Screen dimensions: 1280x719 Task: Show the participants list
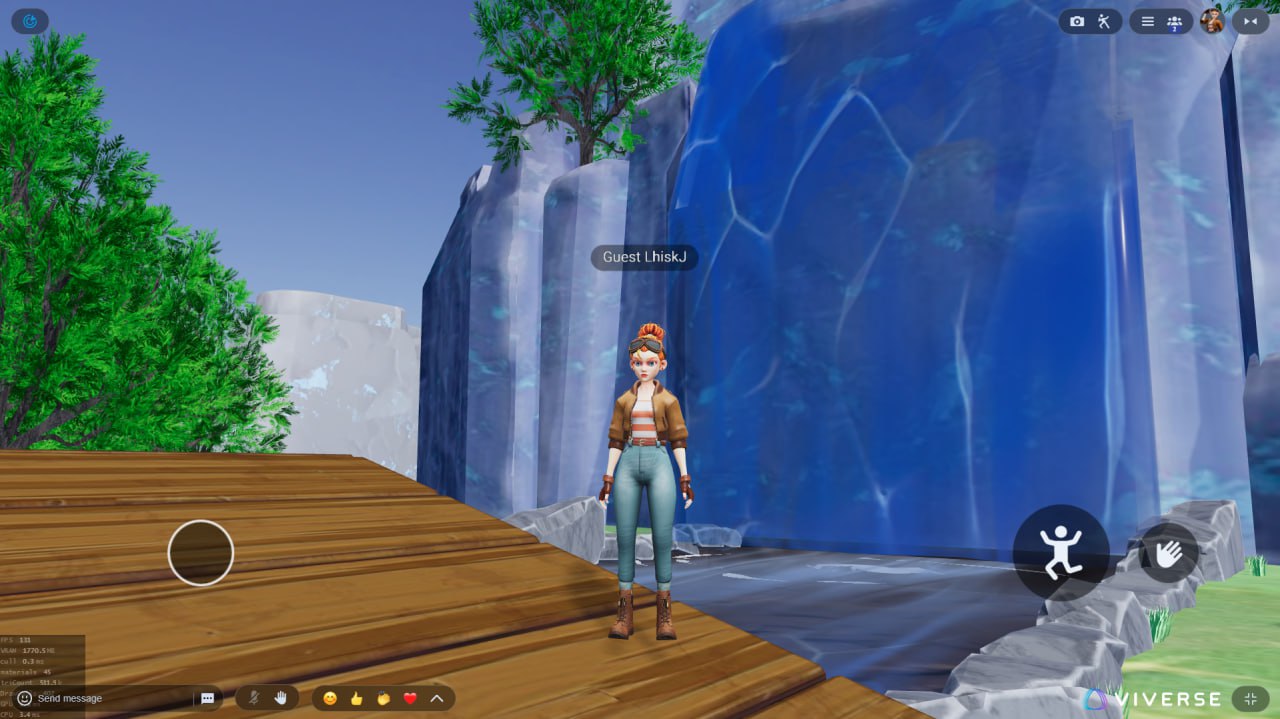[x=1175, y=21]
